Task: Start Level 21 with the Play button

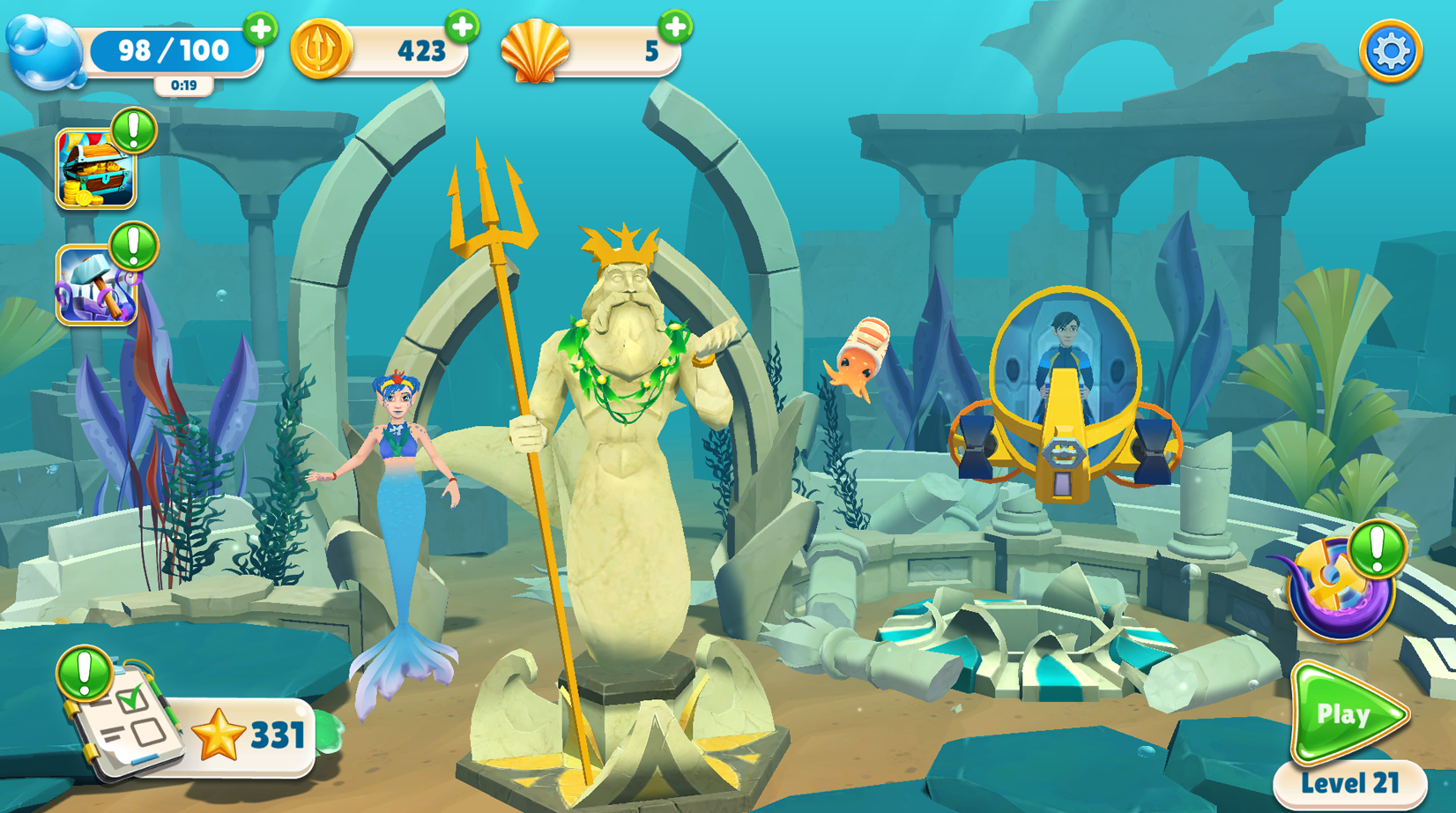Action: [1346, 713]
